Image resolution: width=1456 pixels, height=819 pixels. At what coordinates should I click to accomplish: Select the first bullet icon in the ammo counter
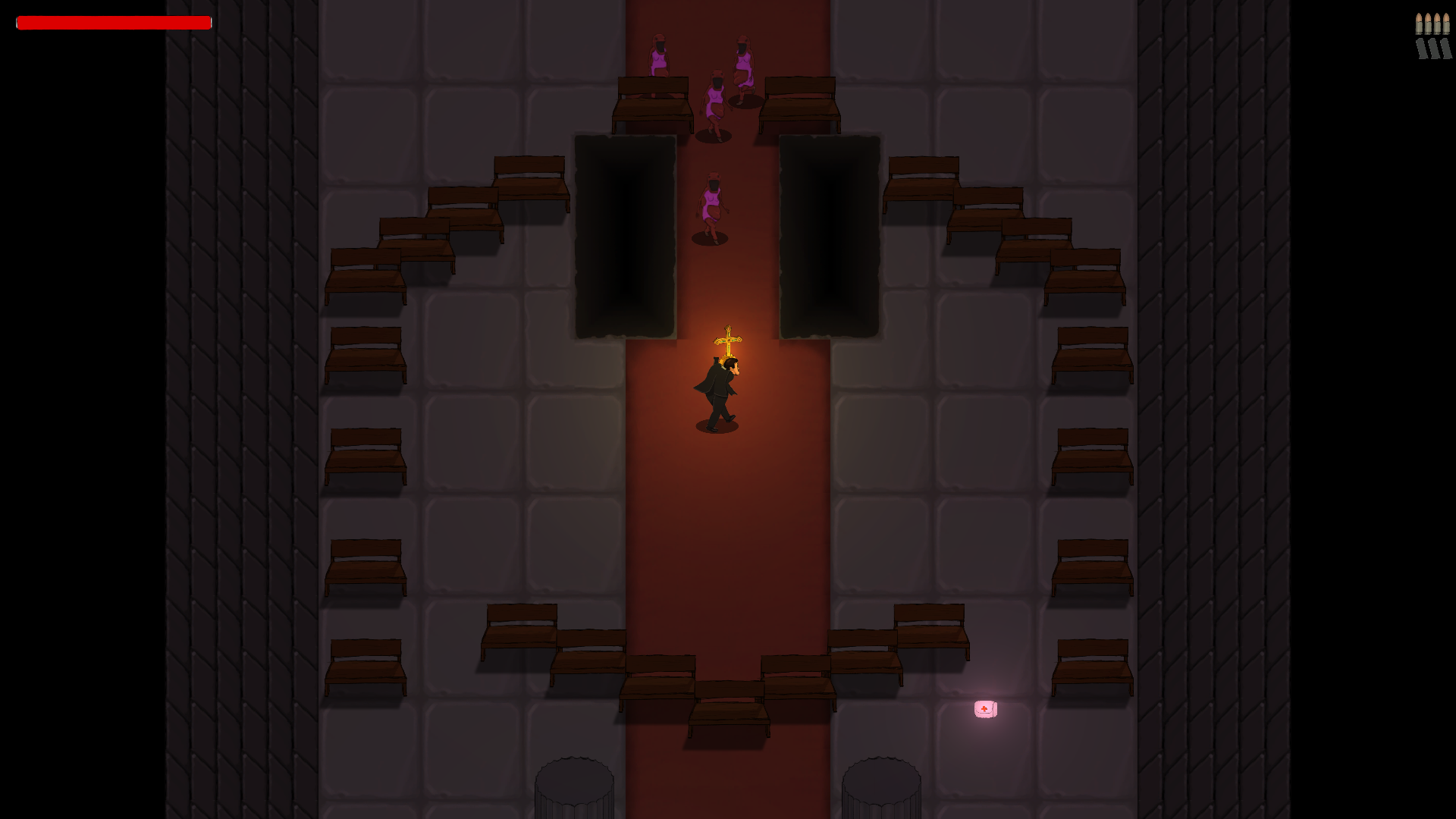pos(1419,23)
